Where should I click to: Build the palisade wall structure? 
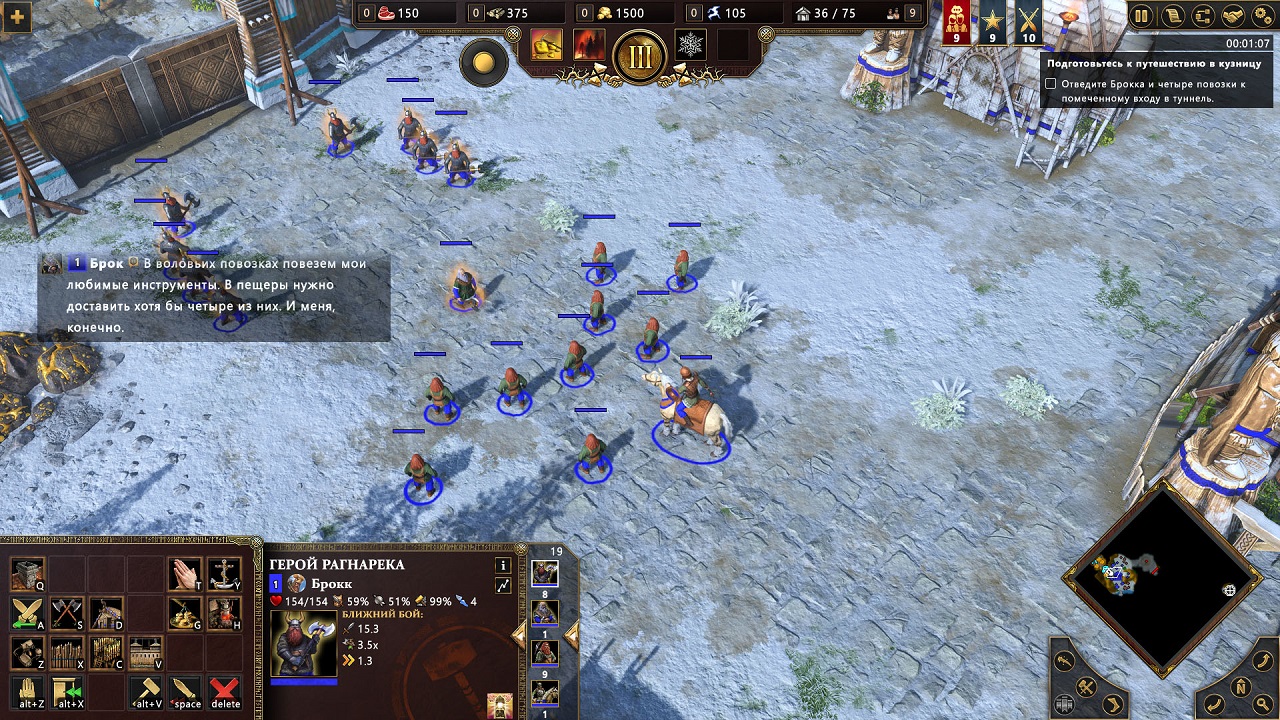point(67,652)
